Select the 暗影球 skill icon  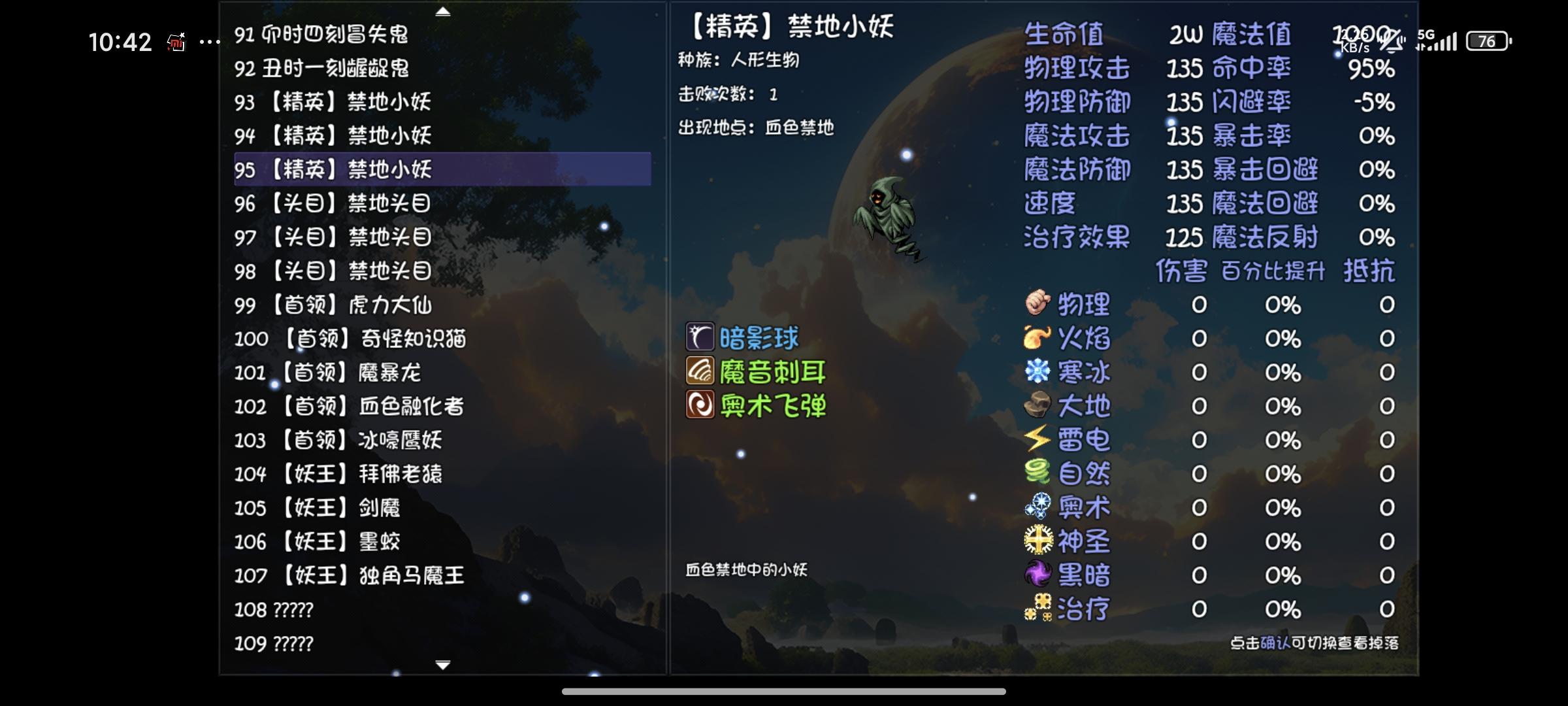tap(700, 337)
